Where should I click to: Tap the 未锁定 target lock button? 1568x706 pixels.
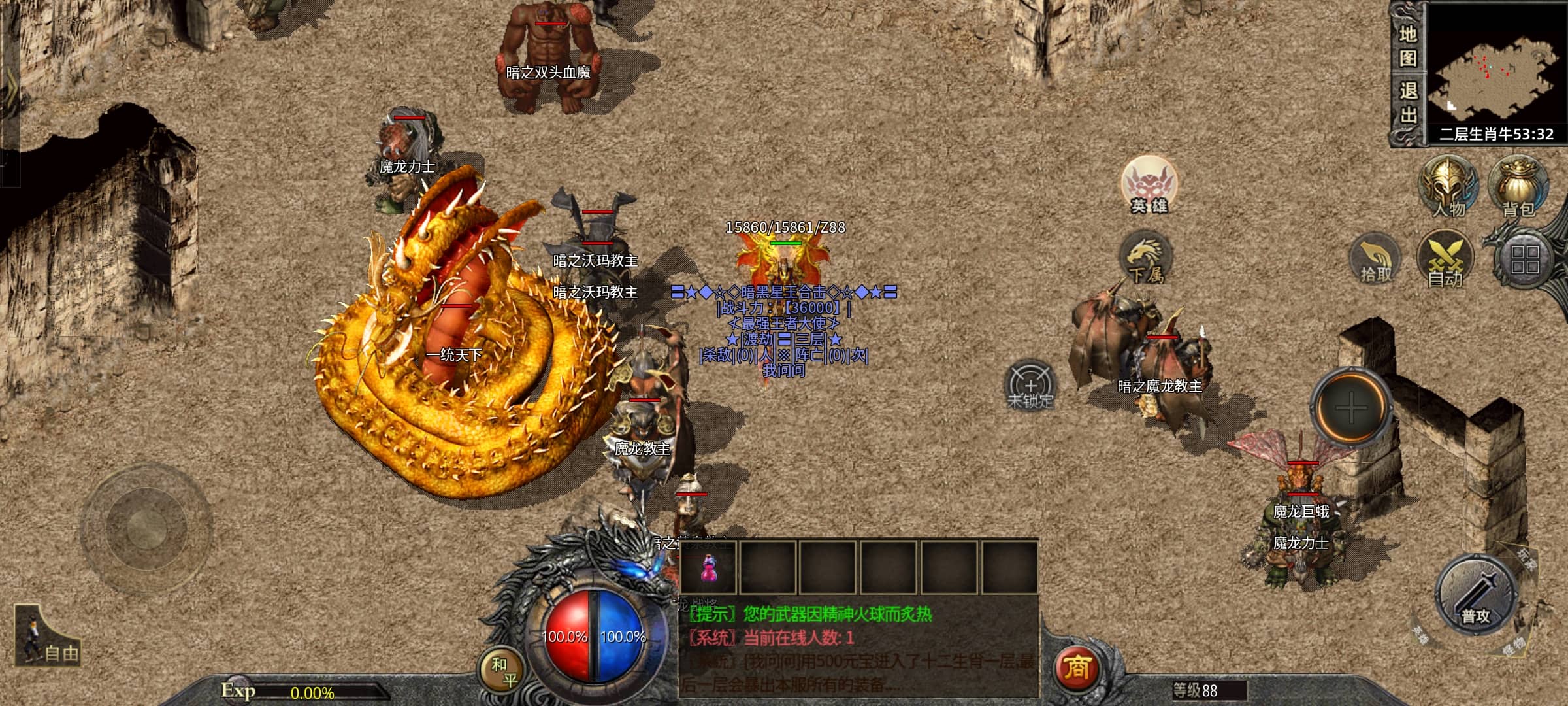(1030, 386)
